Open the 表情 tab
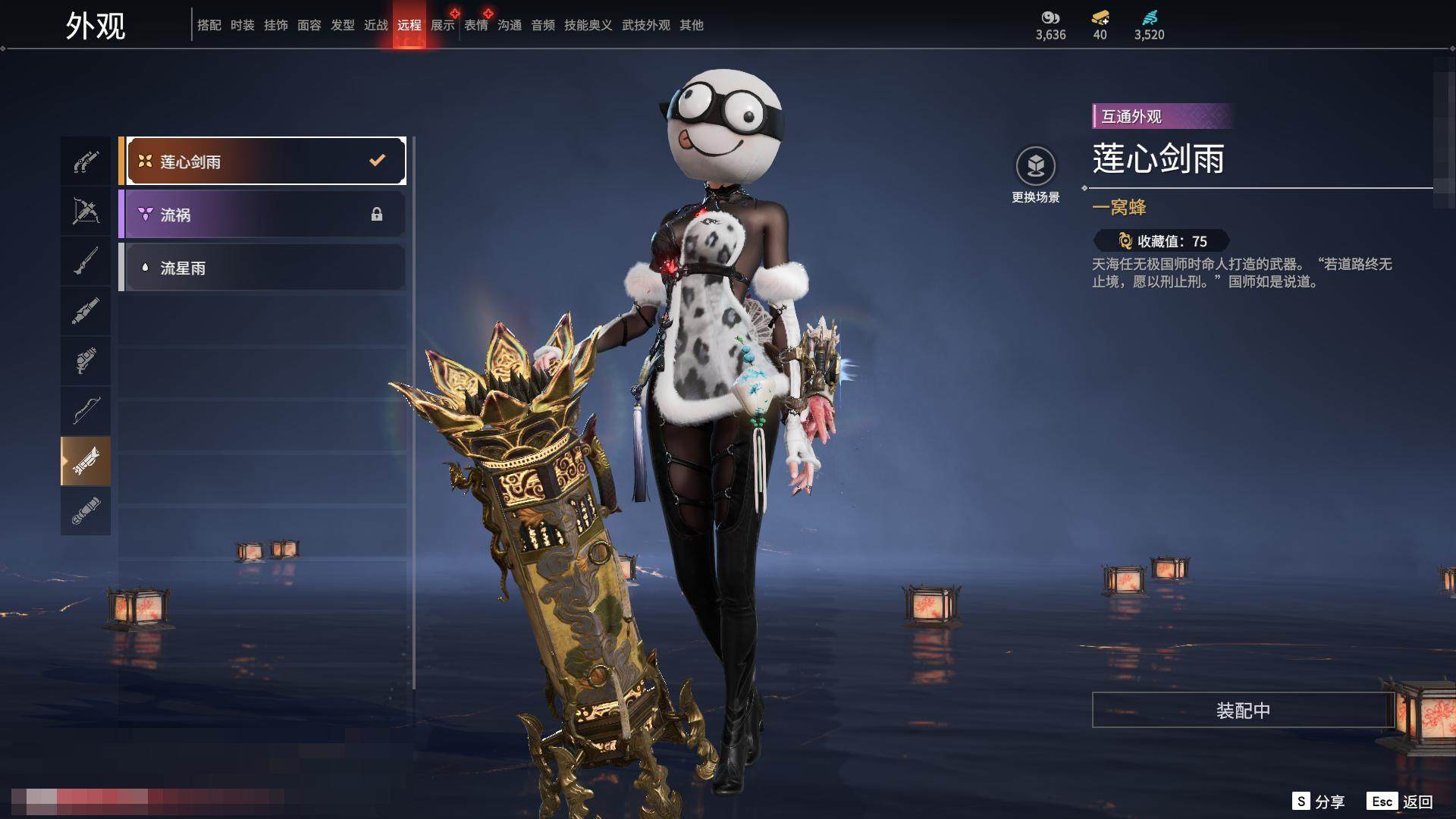 (476, 25)
